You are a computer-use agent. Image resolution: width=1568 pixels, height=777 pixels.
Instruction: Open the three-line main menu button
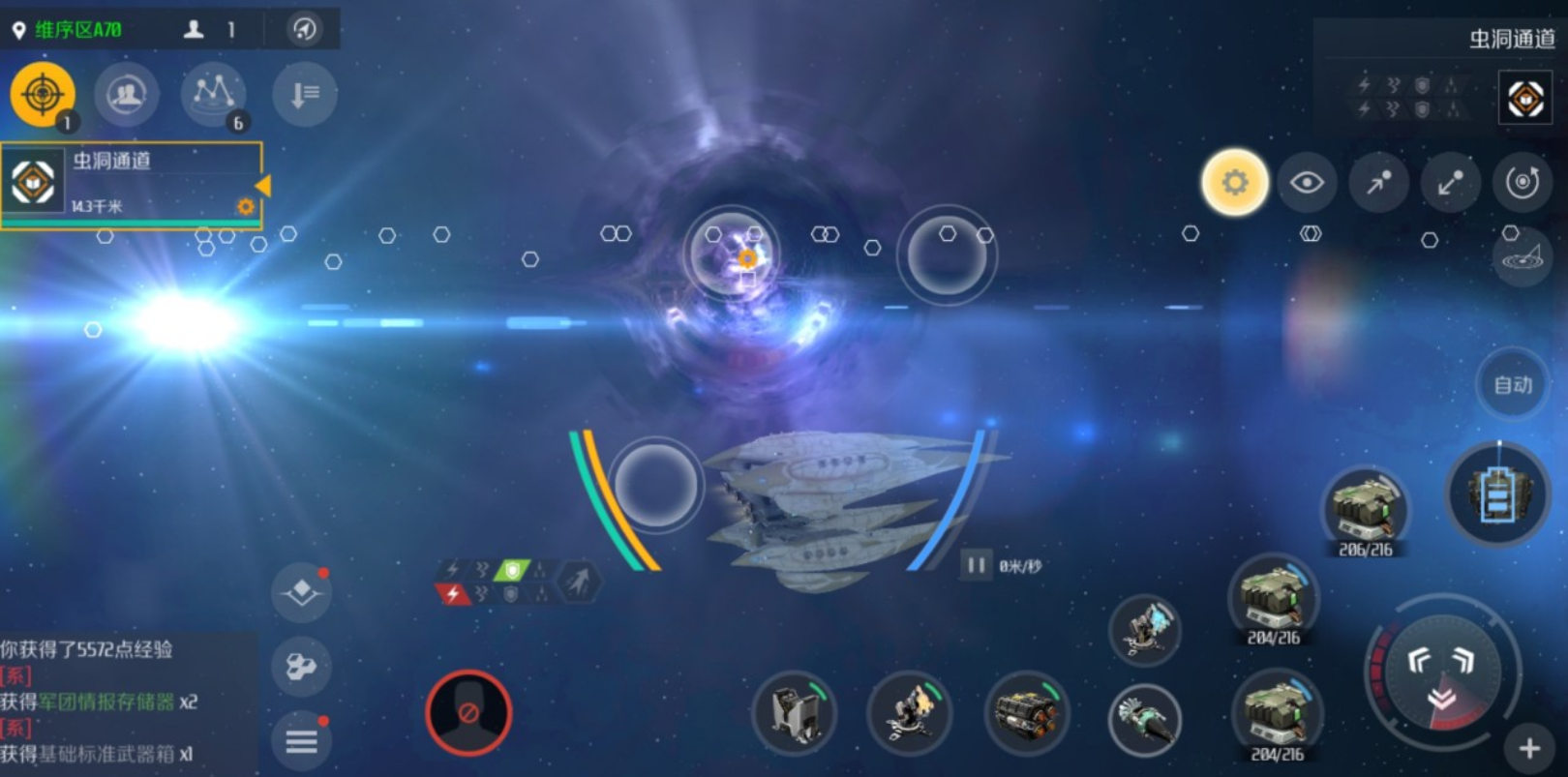tap(301, 742)
